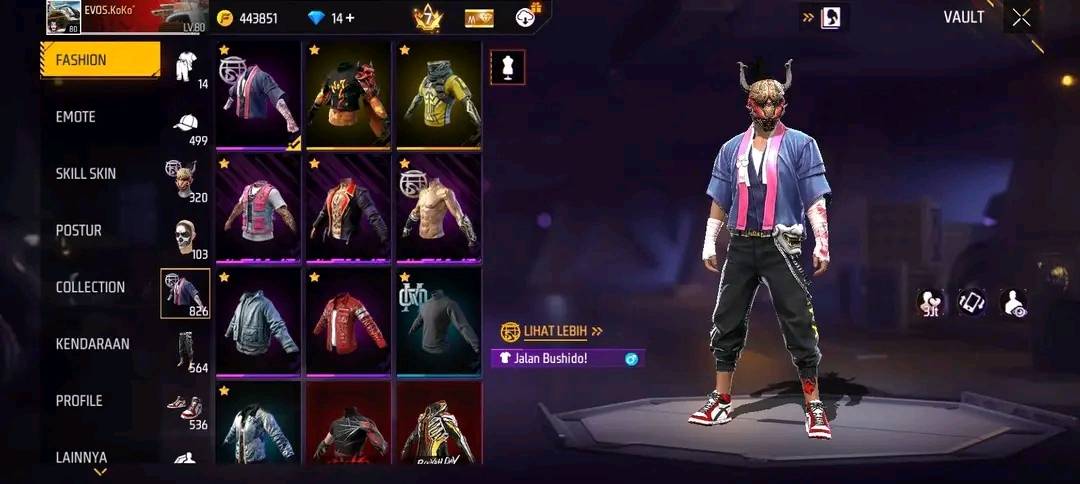The height and width of the screenshot is (484, 1080).
Task: Open the Profile category
Action: click(79, 401)
